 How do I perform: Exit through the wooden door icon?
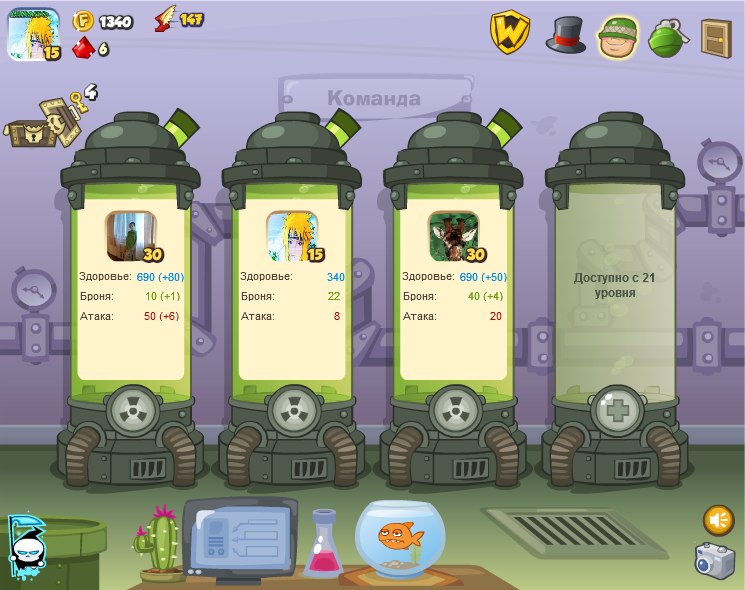point(715,37)
